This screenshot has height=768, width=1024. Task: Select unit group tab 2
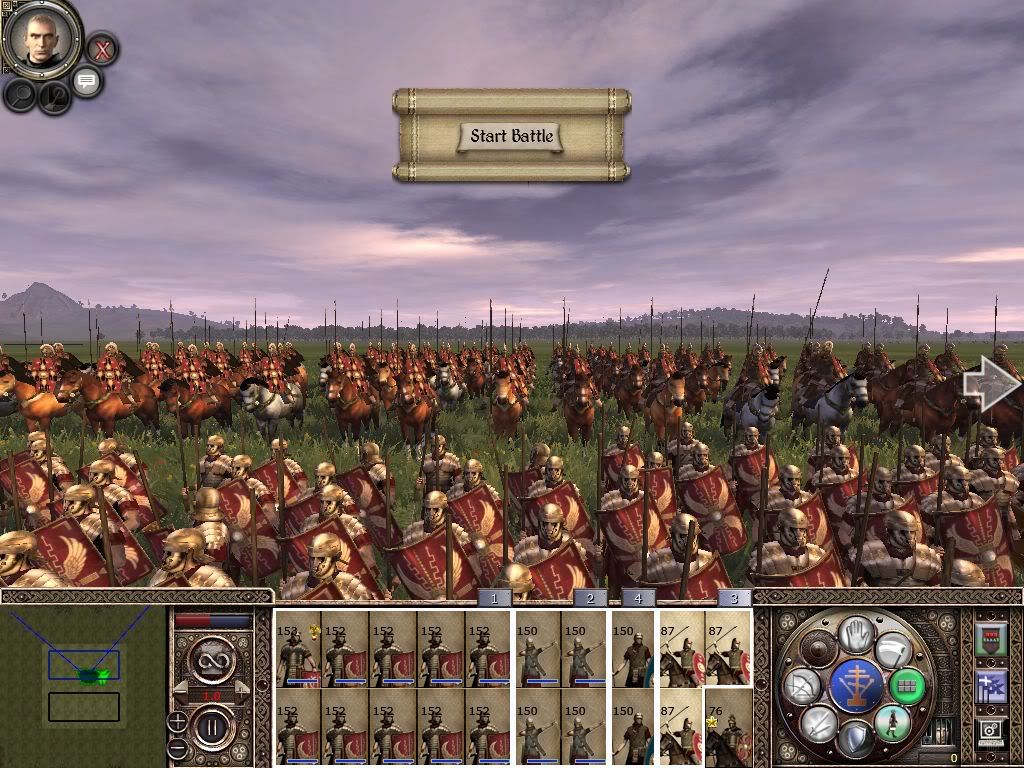[590, 598]
